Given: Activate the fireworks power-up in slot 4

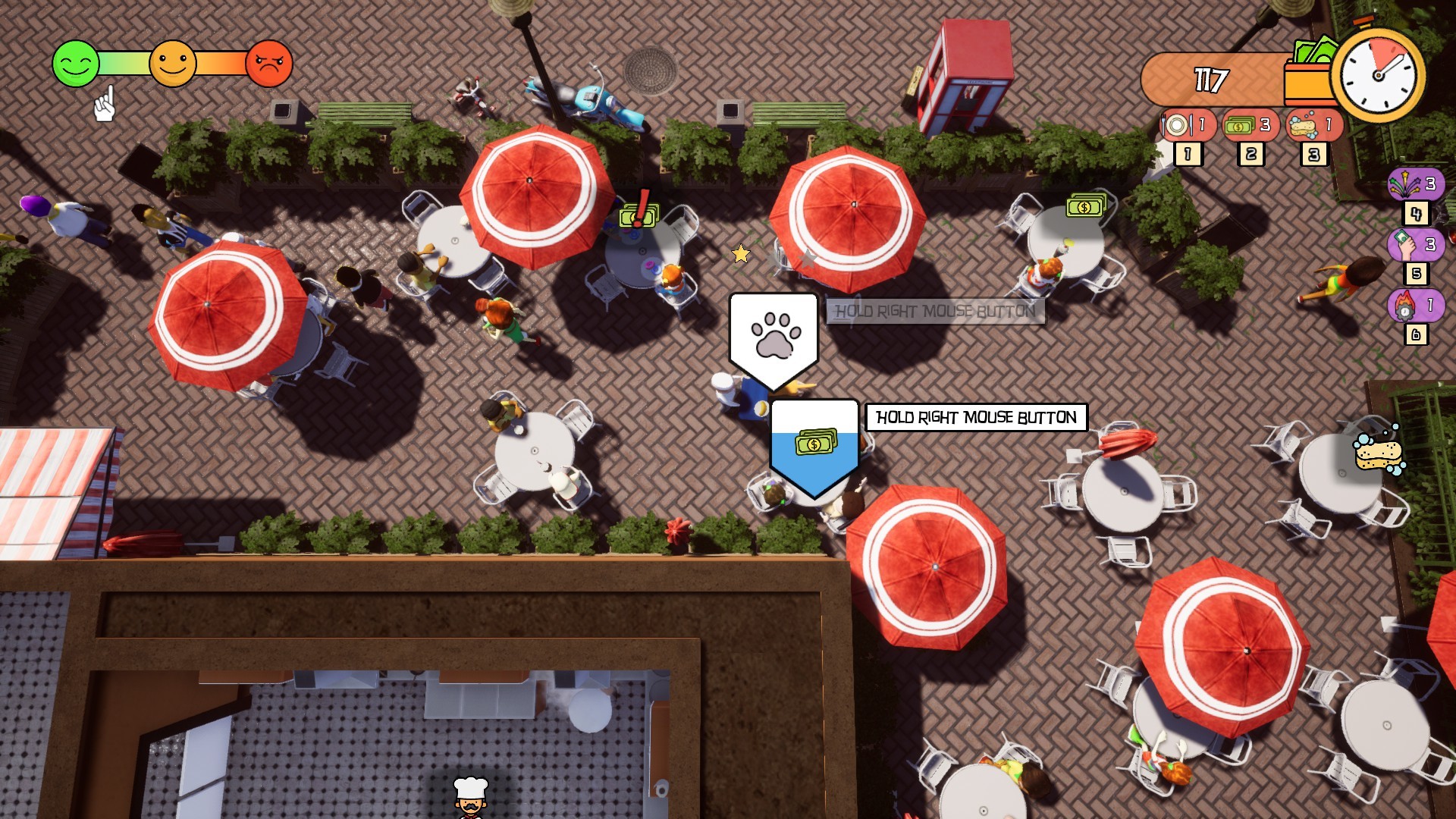Looking at the screenshot, I should pos(1415,184).
